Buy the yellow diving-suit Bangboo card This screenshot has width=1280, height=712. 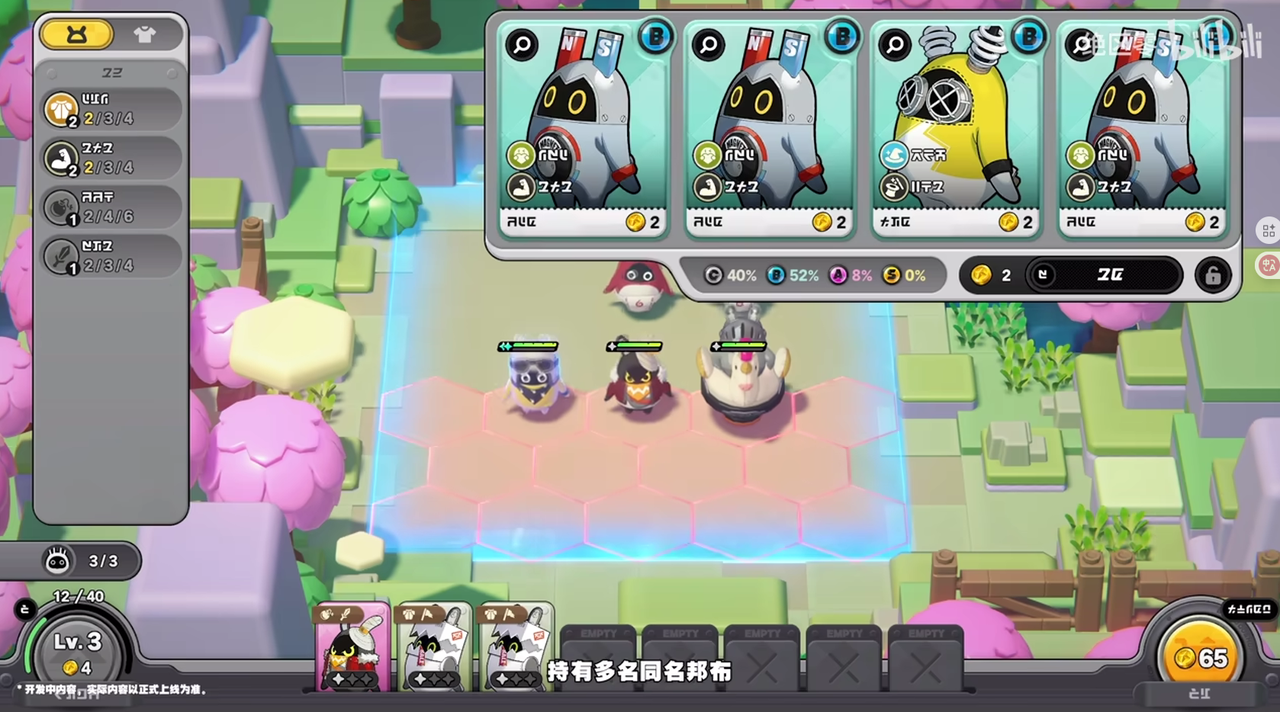coord(955,130)
